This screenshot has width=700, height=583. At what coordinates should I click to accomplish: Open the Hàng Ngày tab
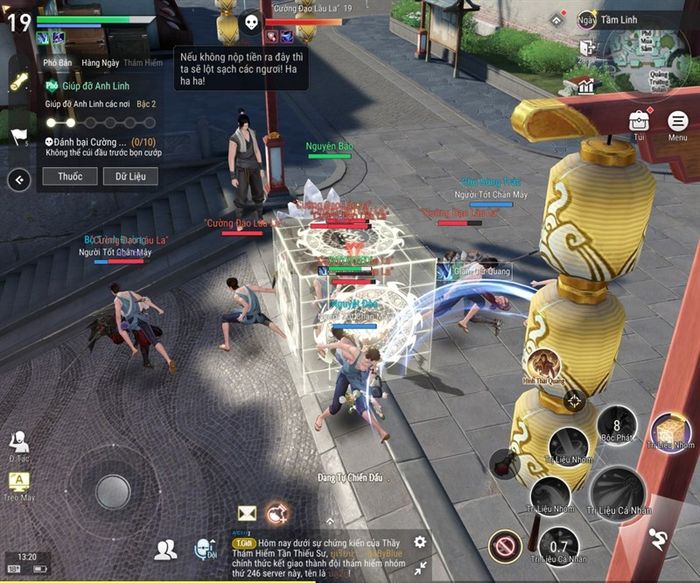coord(102,63)
